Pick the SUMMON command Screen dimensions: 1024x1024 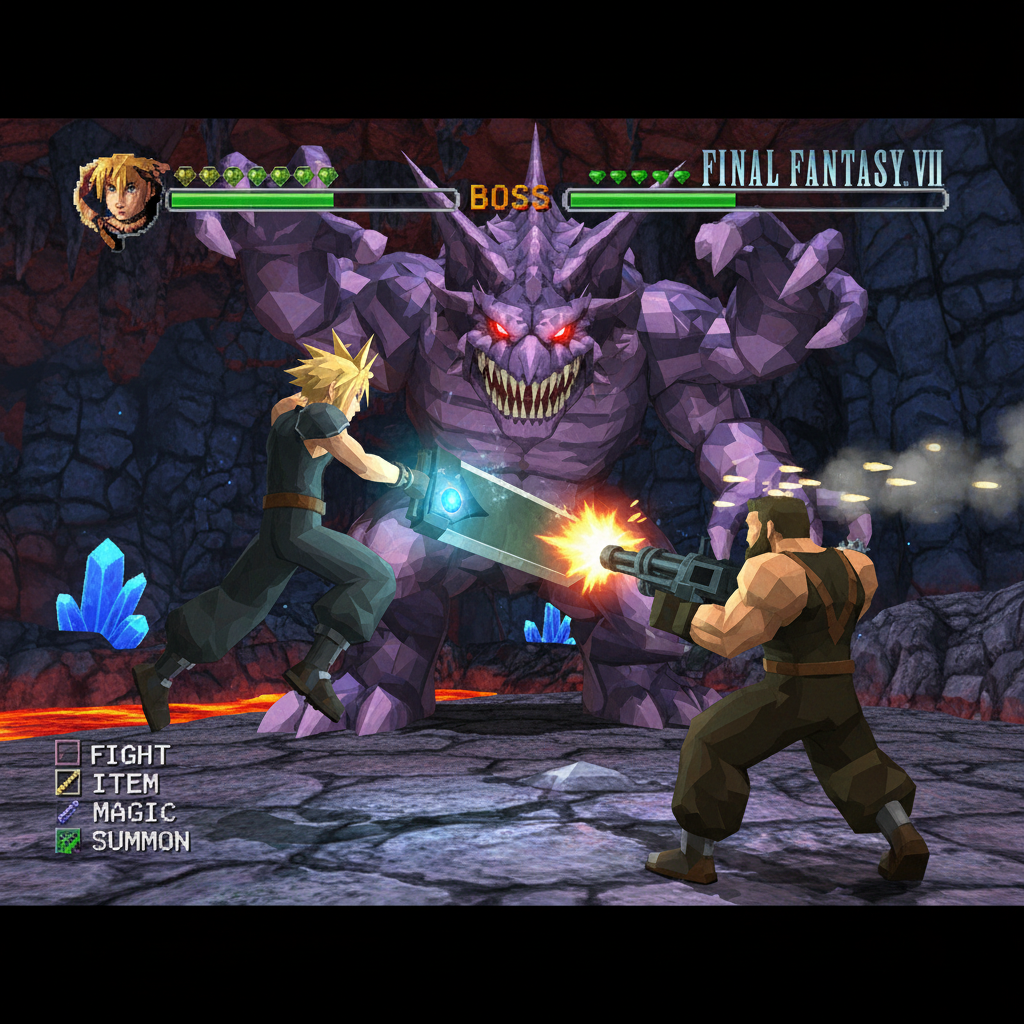coord(139,842)
